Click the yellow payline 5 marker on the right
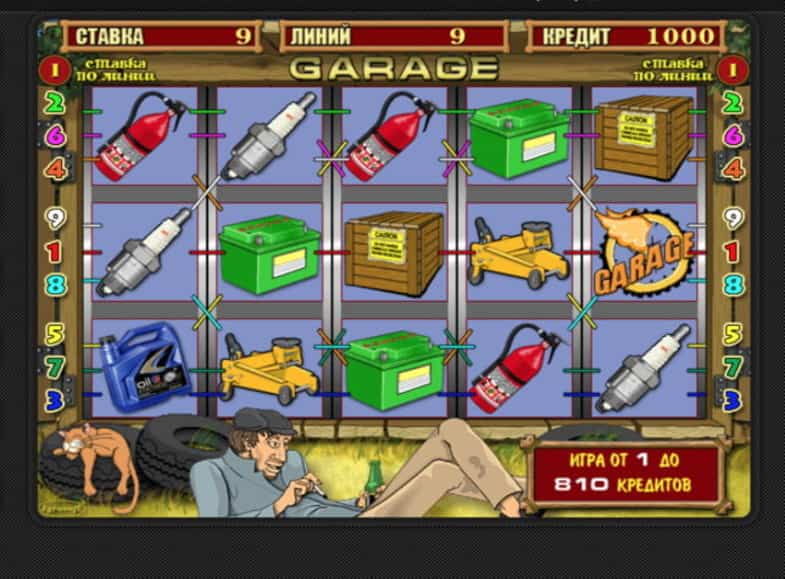Viewport: 785px width, 579px height. [732, 334]
